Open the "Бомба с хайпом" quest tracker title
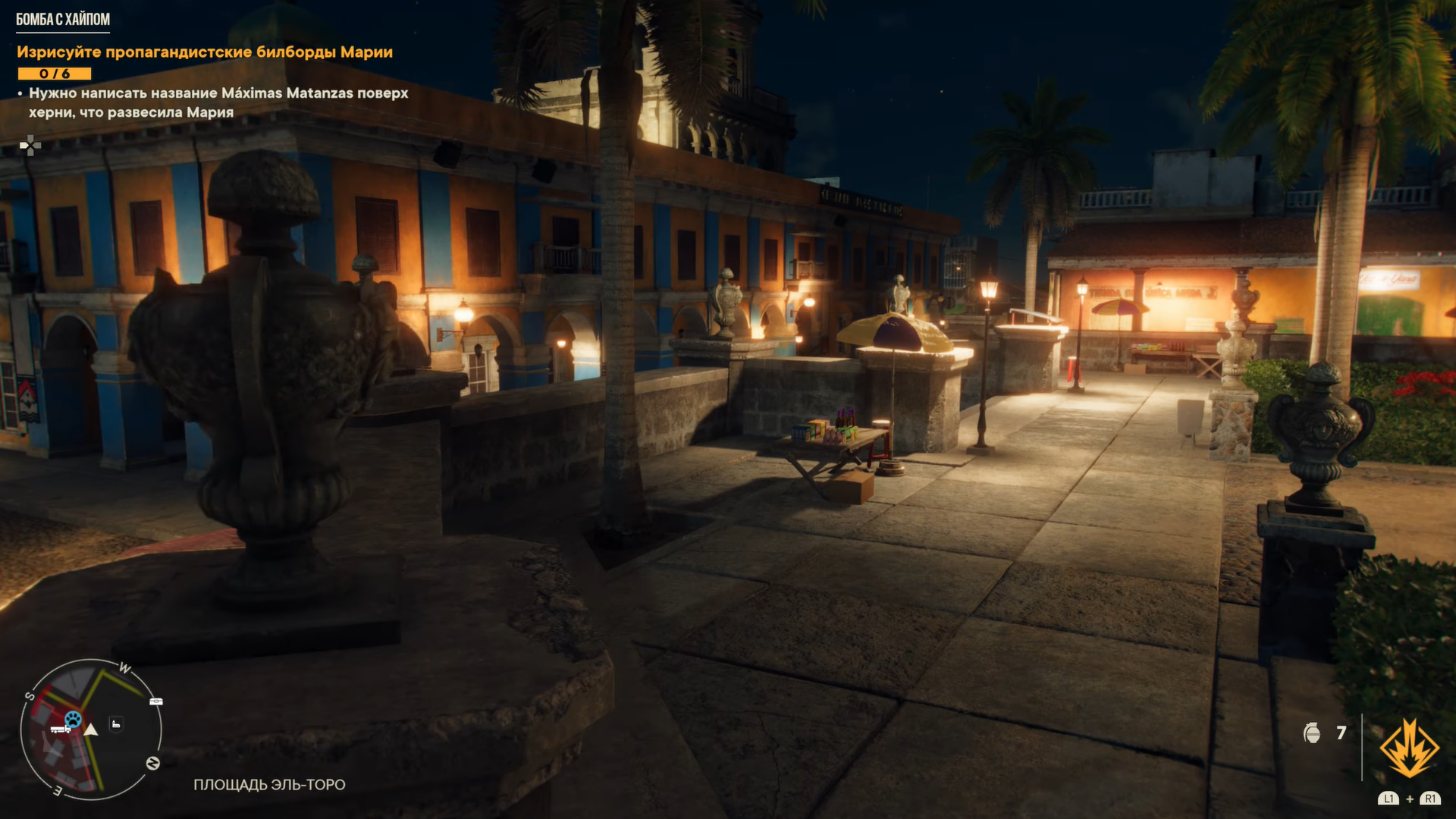Image resolution: width=1456 pixels, height=819 pixels. click(x=63, y=20)
